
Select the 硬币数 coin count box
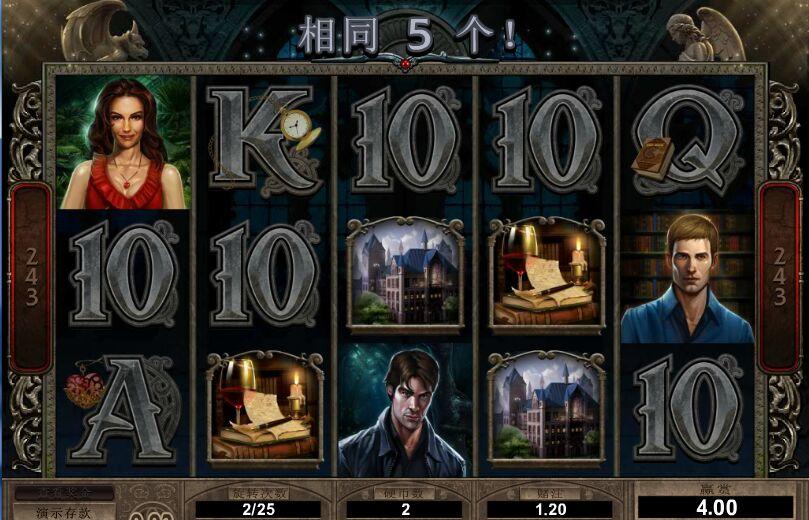[404, 508]
